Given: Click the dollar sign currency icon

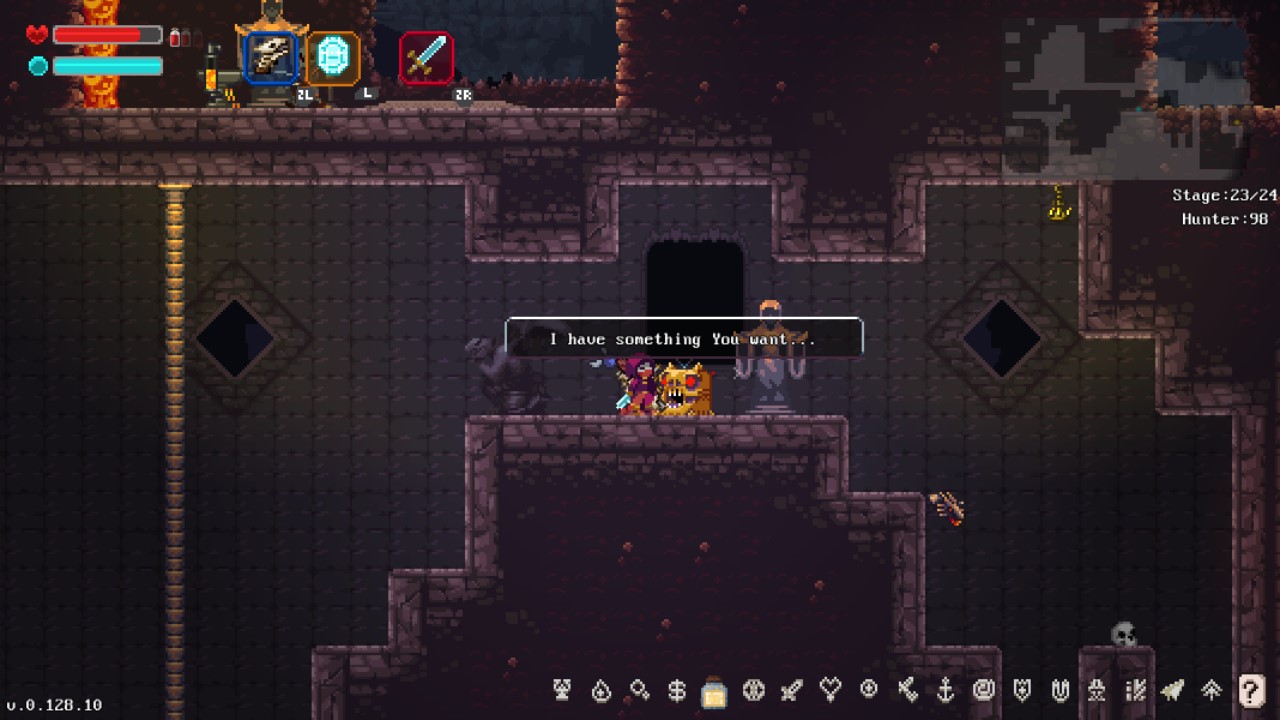Looking at the screenshot, I should 676,690.
